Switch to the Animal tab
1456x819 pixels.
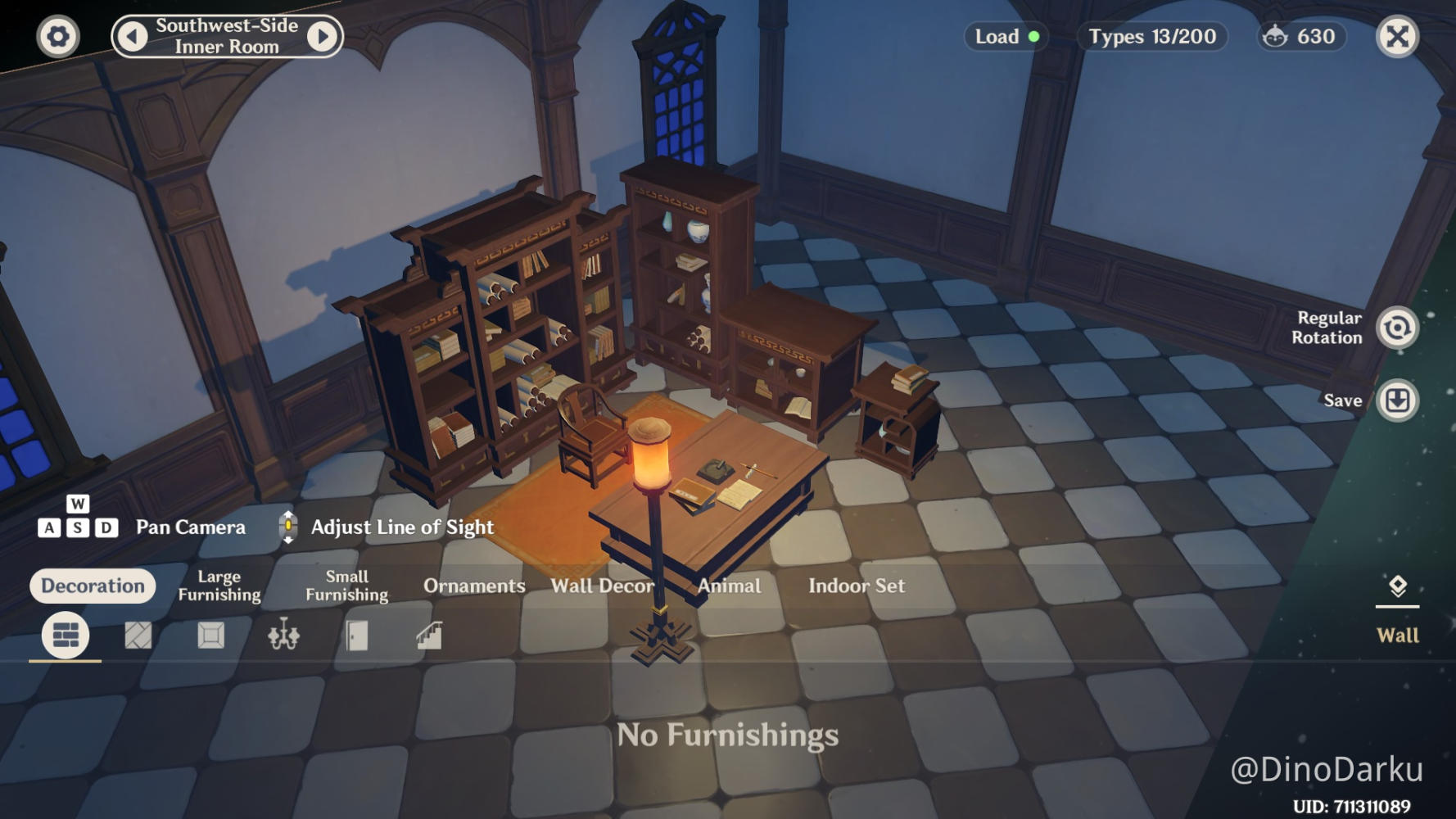729,586
